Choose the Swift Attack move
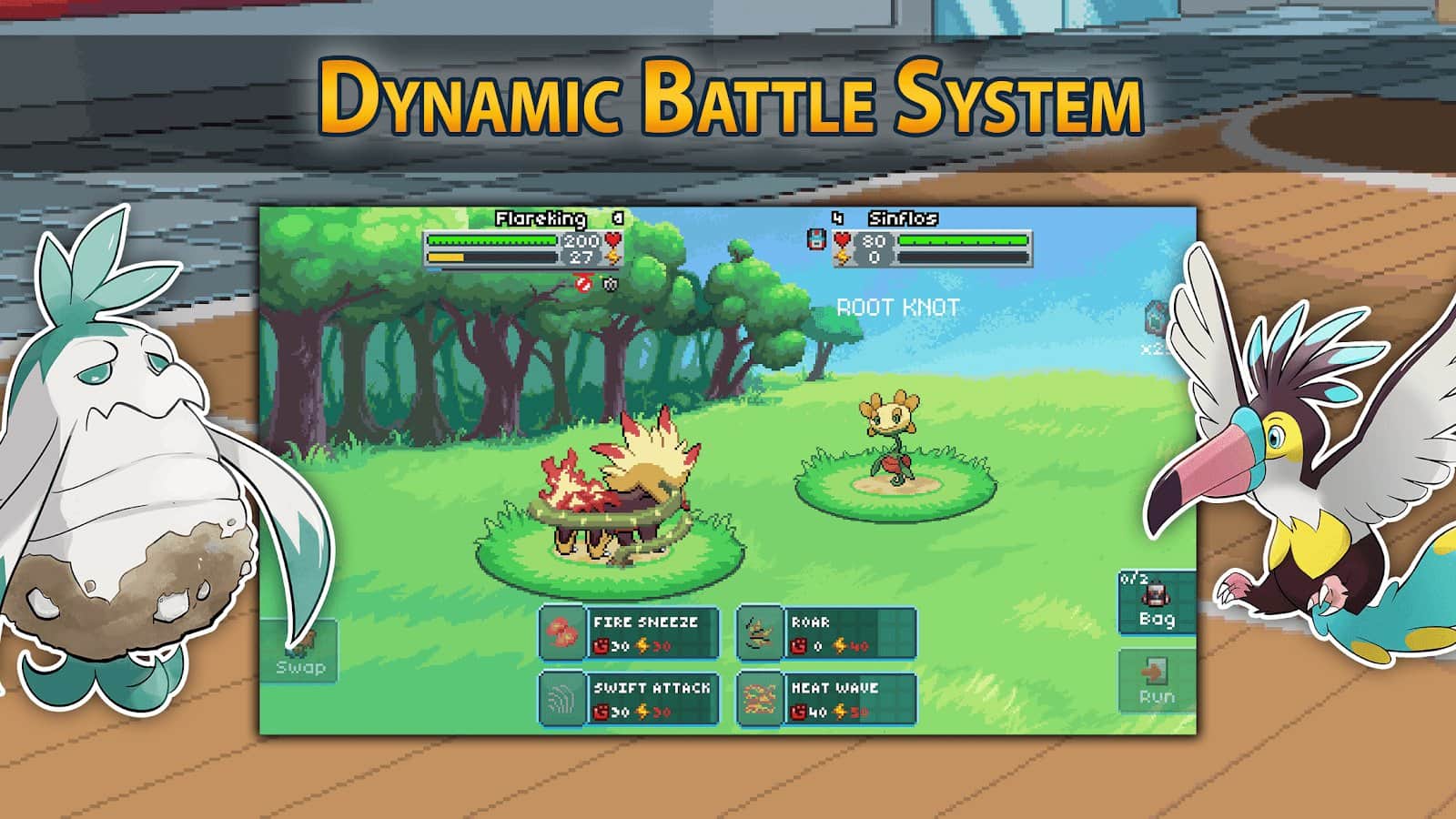Image resolution: width=1456 pixels, height=819 pixels. pyautogui.click(x=630, y=699)
